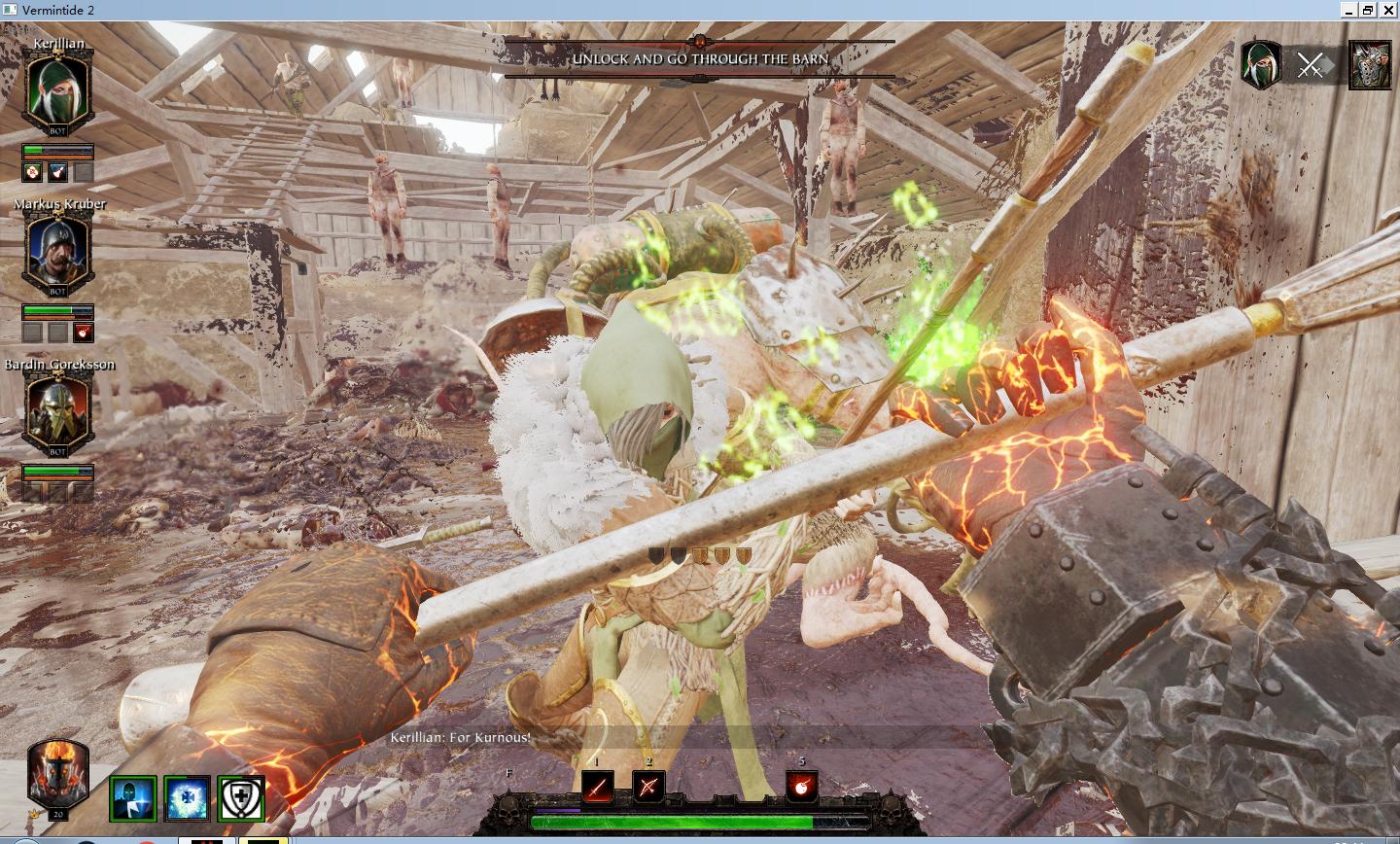Viewport: 1400px width, 844px height.
Task: Click the player's flaming helmet portrait
Action: [58, 775]
